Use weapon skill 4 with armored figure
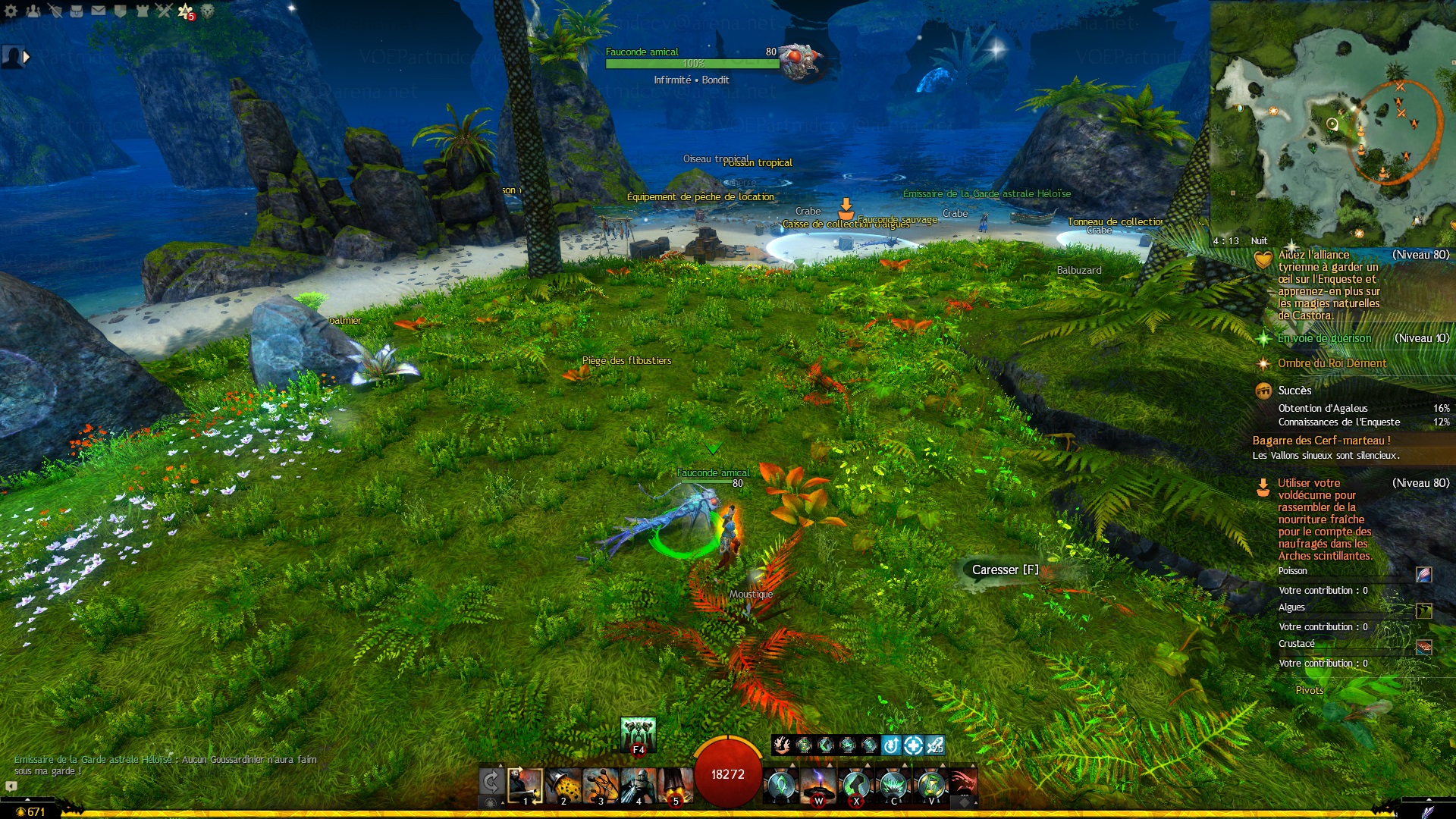 point(638,786)
